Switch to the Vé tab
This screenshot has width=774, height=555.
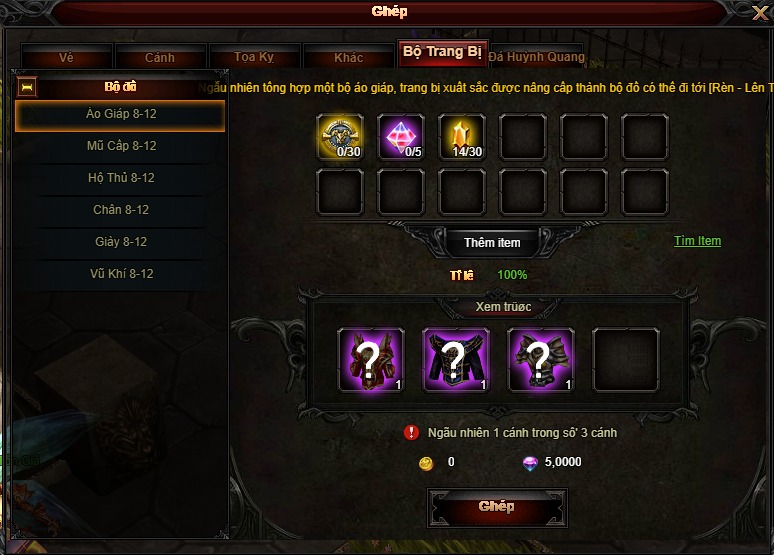point(66,58)
